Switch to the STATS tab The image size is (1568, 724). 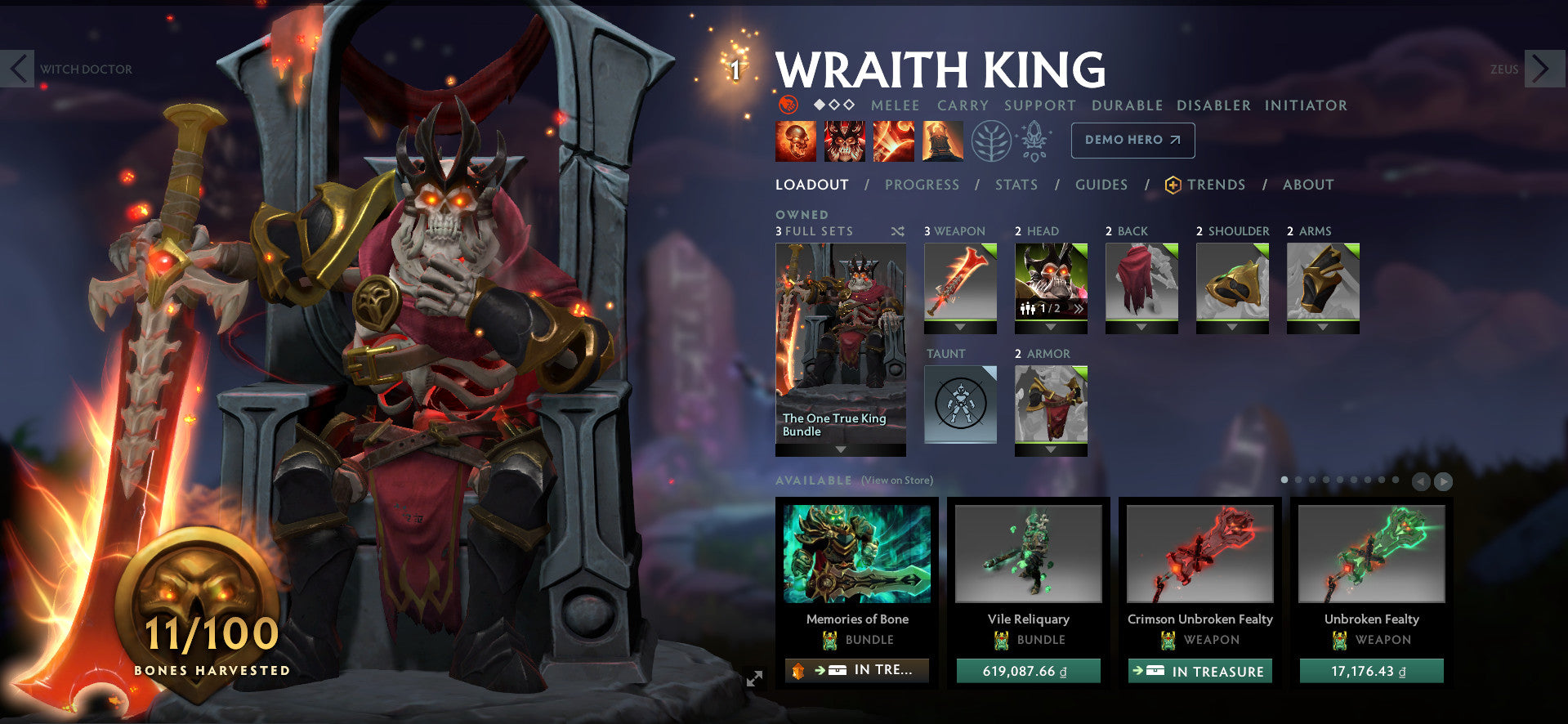click(x=1016, y=185)
